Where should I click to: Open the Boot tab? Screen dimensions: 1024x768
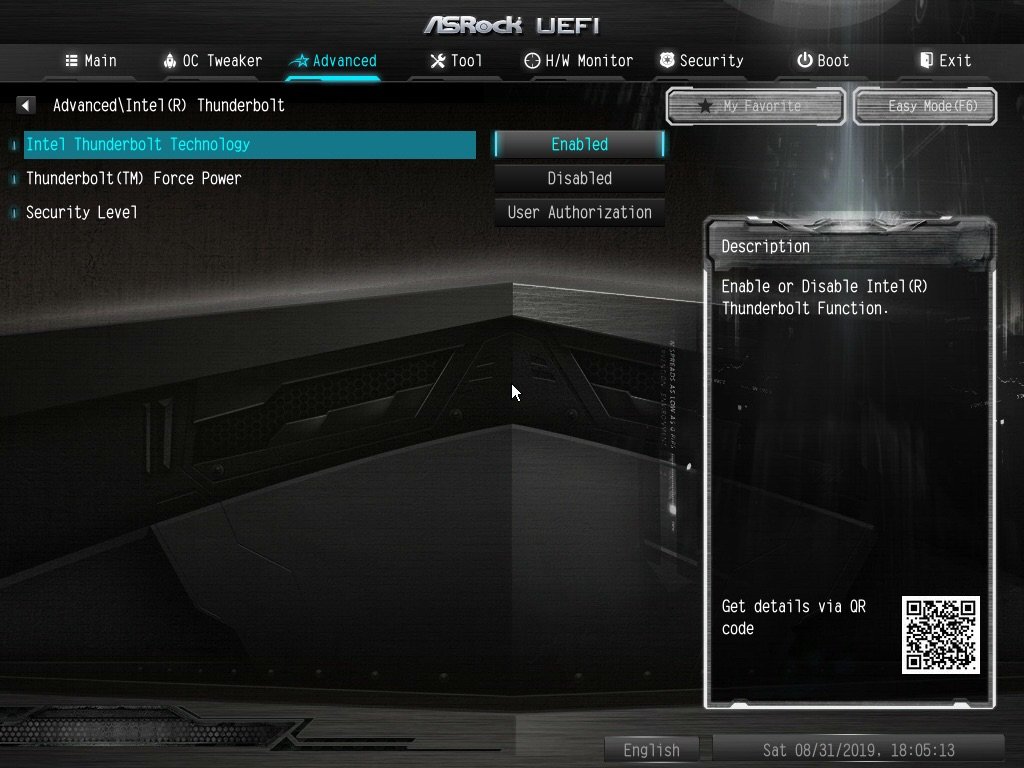point(823,61)
